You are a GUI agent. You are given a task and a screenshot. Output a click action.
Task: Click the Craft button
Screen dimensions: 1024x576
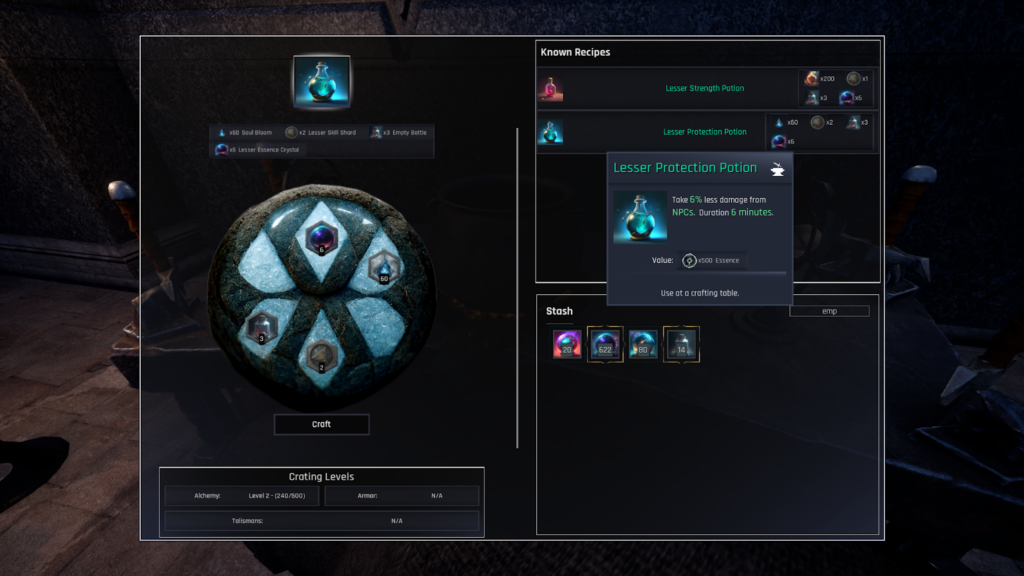pos(321,424)
